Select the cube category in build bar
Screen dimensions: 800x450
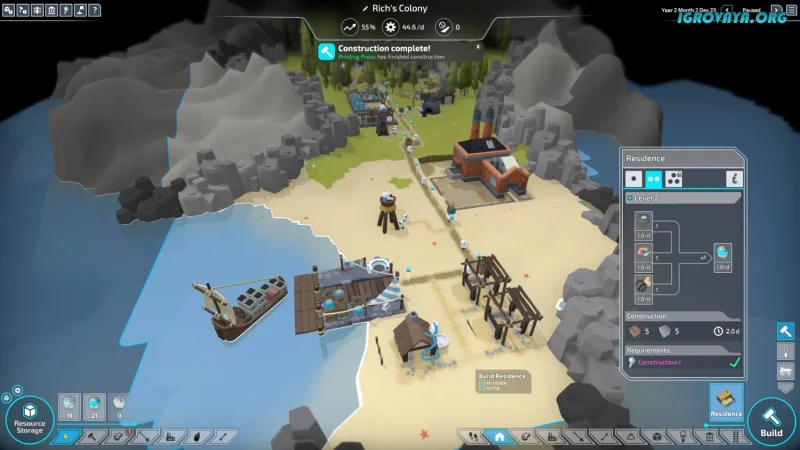(656, 437)
